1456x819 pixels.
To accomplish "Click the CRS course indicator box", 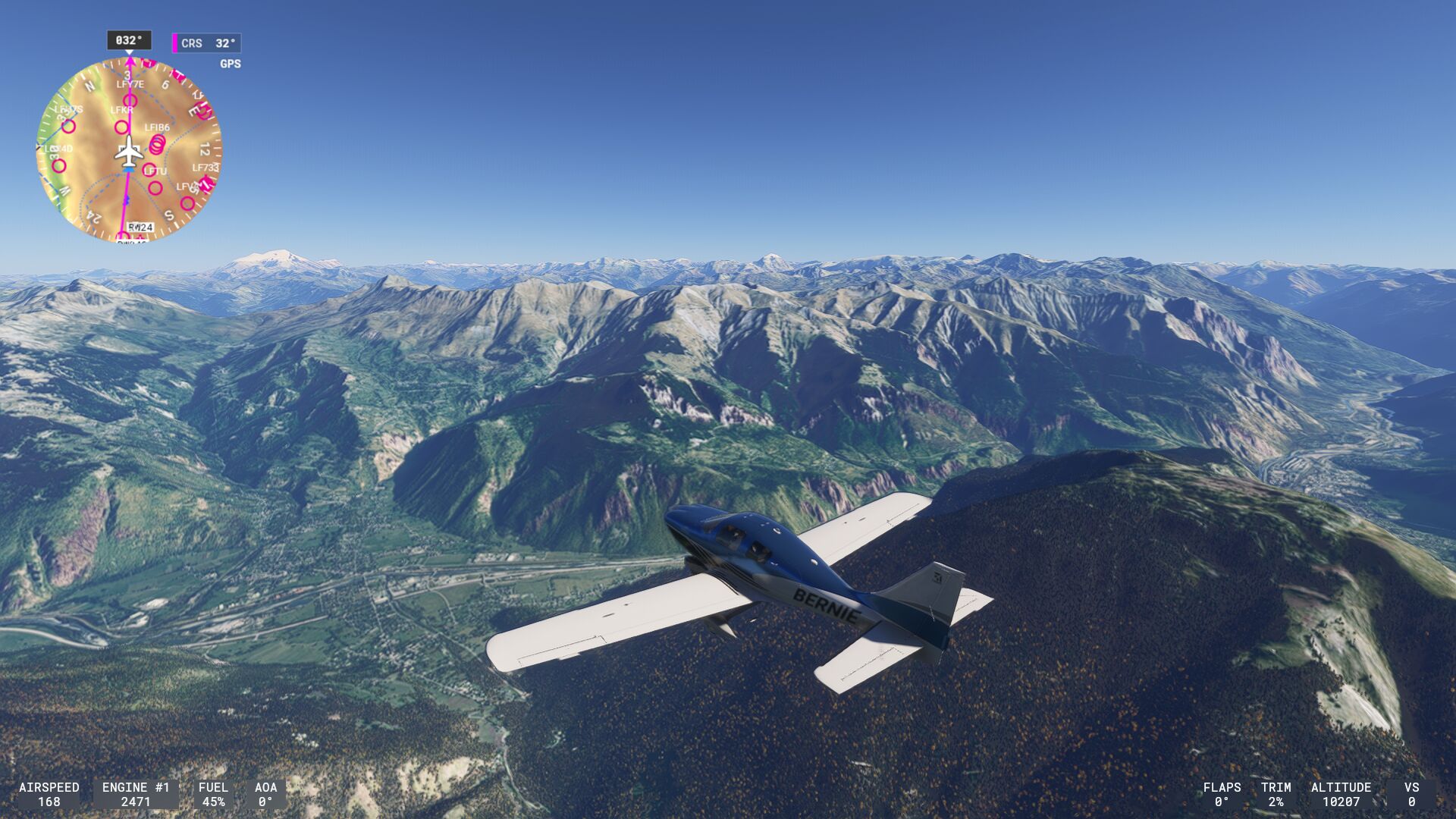I will coord(207,43).
